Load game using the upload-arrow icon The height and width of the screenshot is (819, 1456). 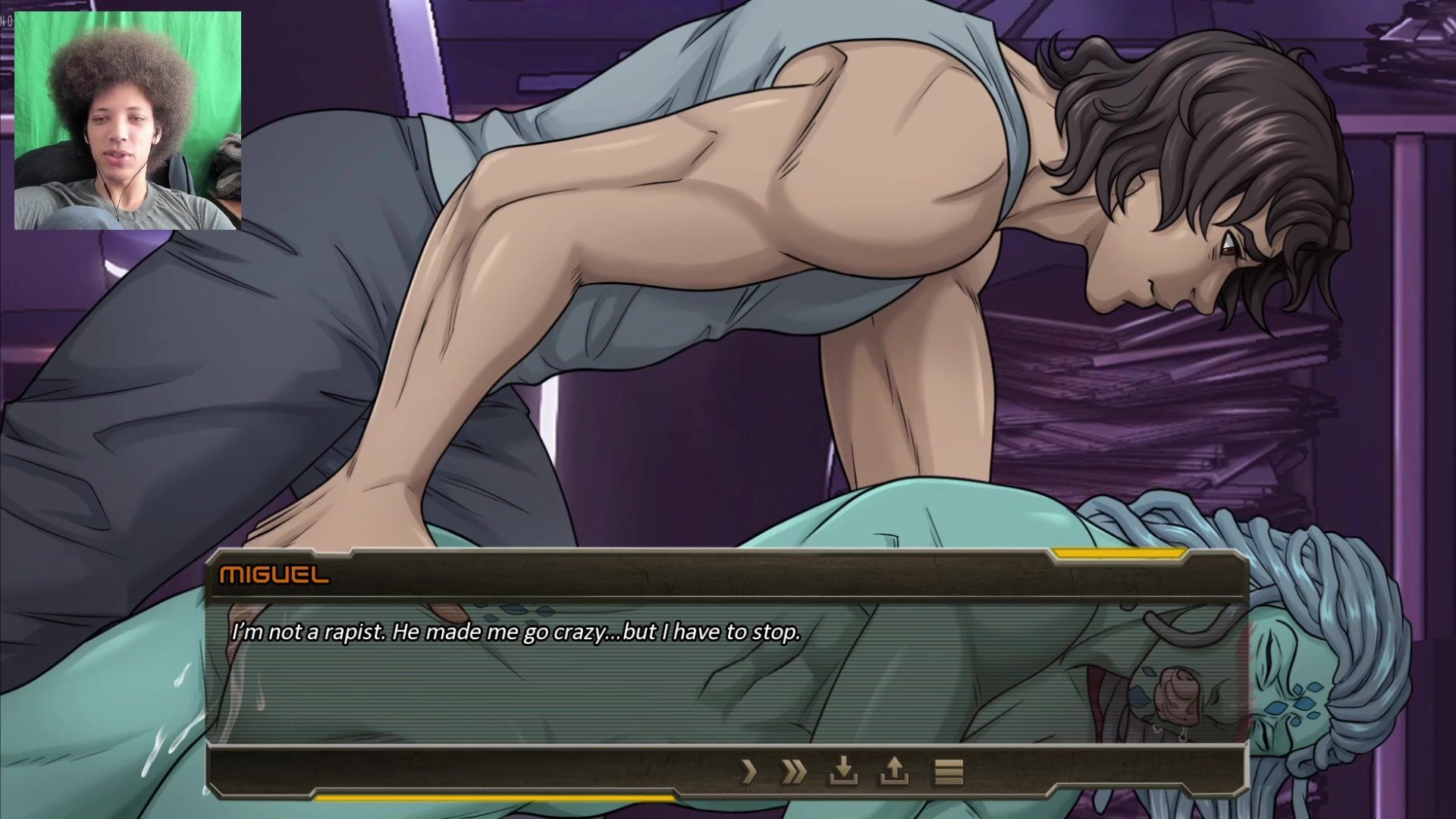point(894,772)
